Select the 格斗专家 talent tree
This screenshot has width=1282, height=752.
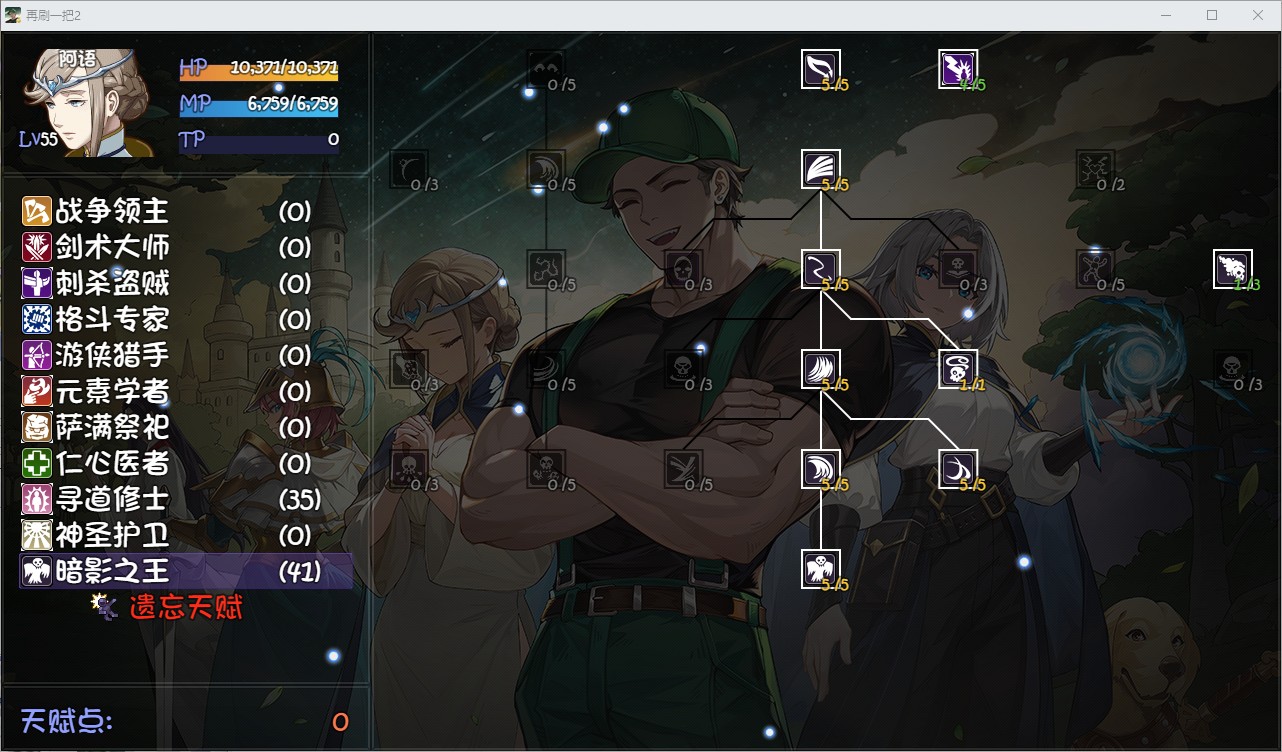(x=96, y=319)
